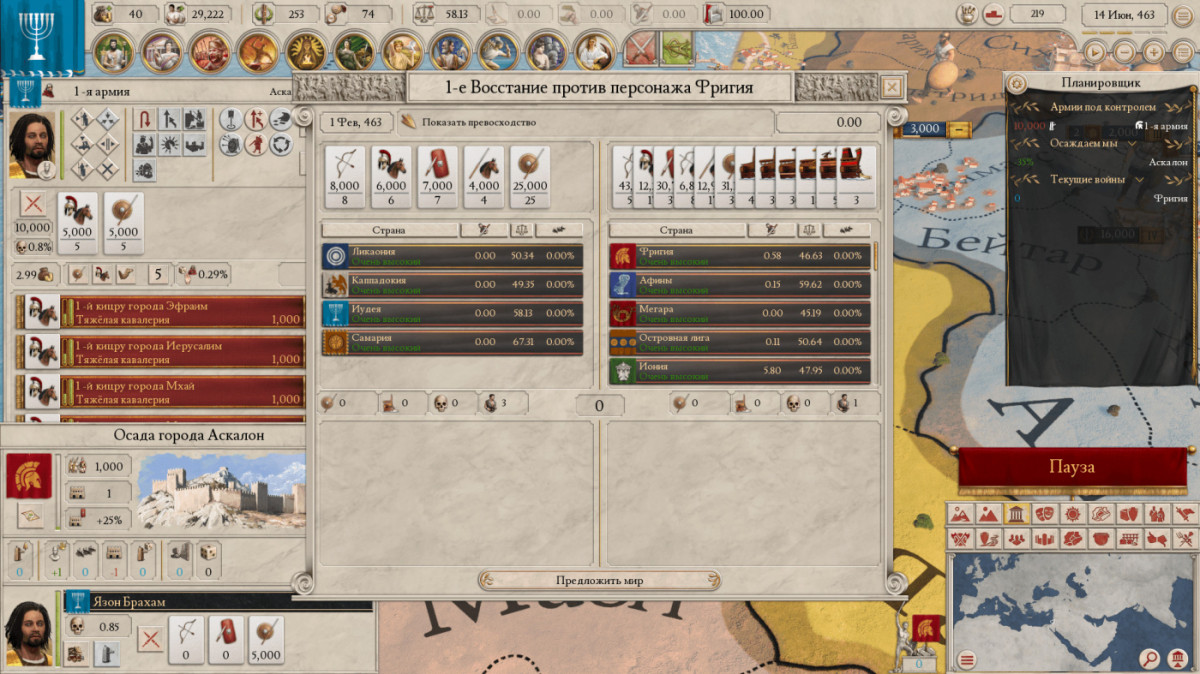Select Samaria row in the war participants list
The width and height of the screenshot is (1200, 674).
(x=452, y=343)
